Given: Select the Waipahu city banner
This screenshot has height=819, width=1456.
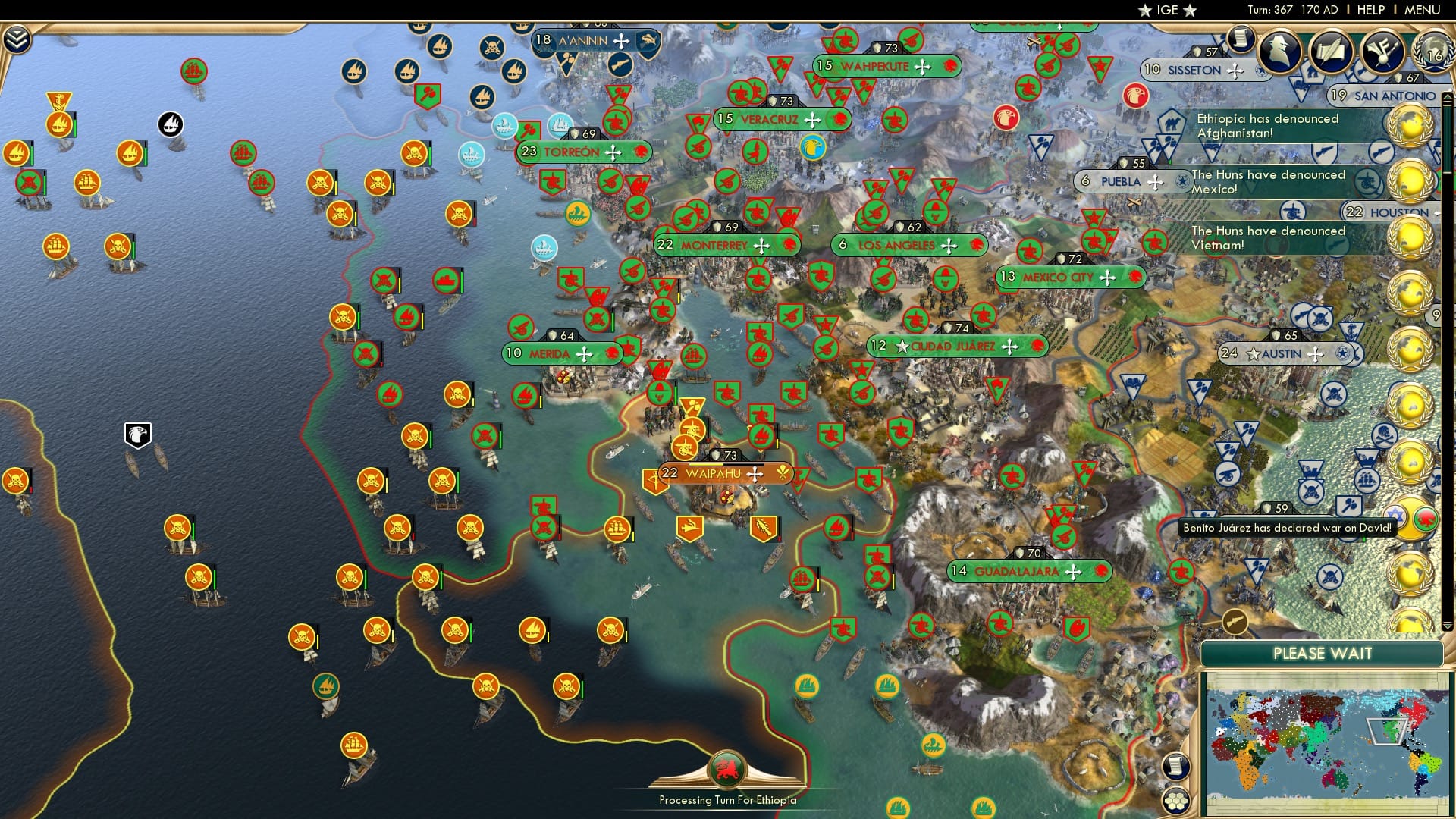Looking at the screenshot, I should point(717,473).
